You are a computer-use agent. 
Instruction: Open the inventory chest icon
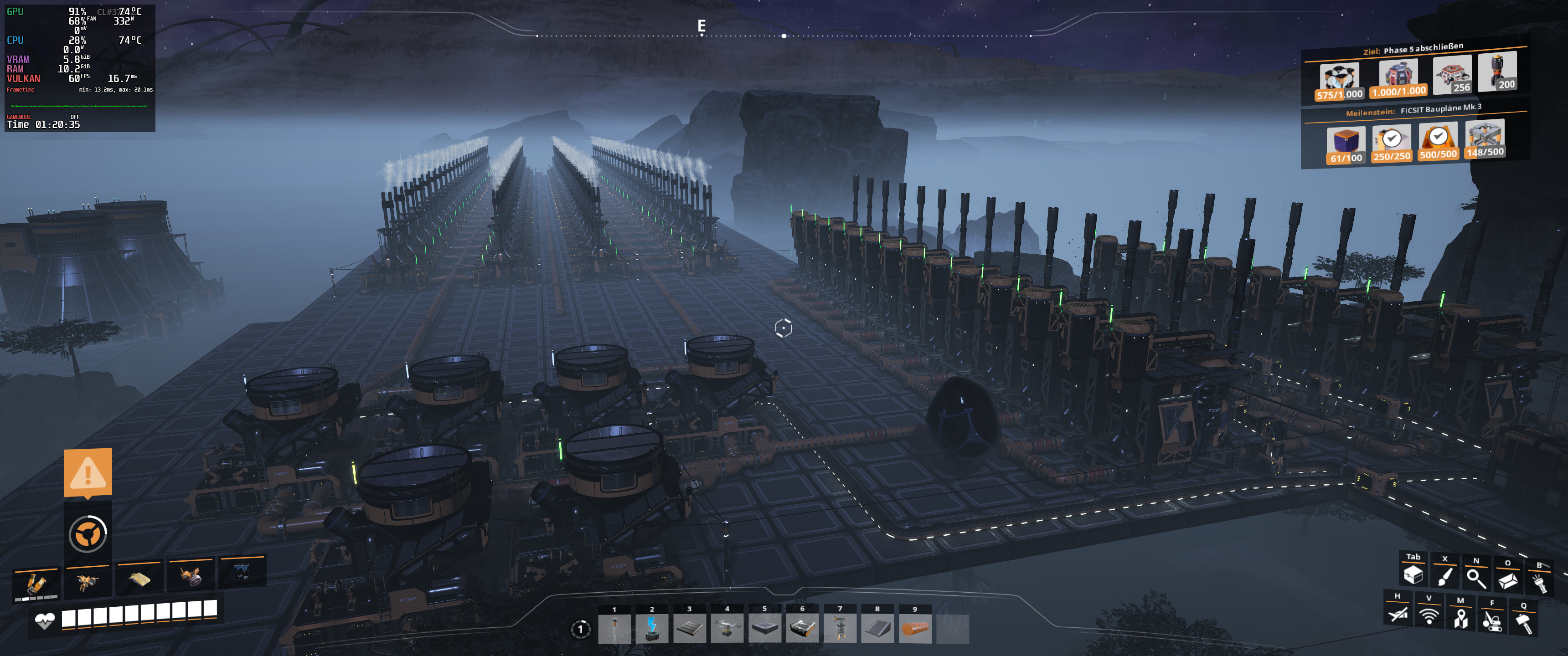click(1413, 575)
